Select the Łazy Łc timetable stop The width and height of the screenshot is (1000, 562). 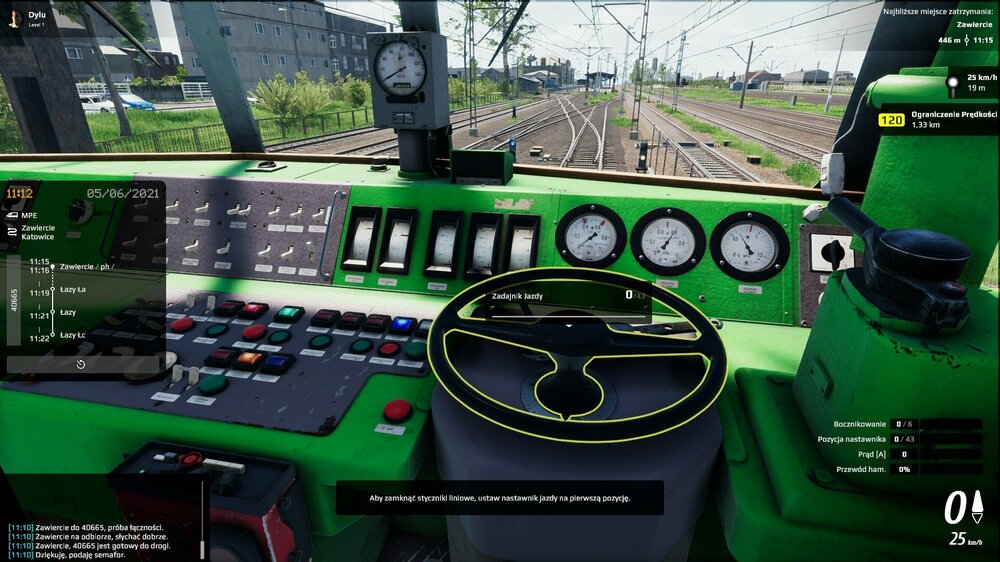[73, 335]
